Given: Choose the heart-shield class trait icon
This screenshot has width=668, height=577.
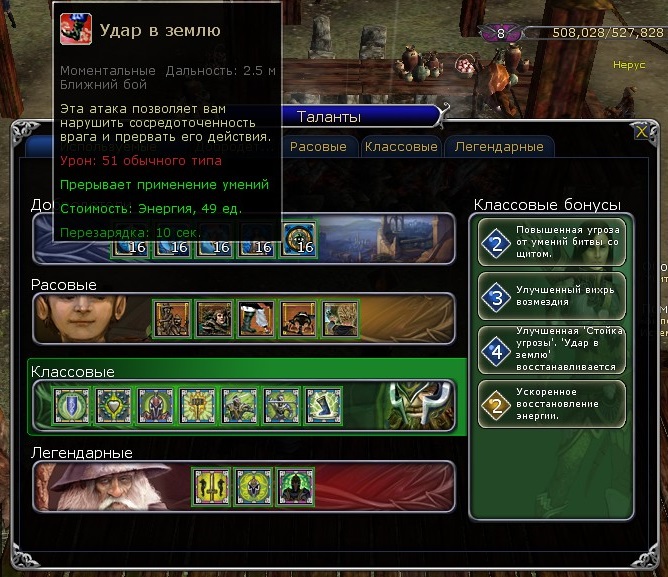Looking at the screenshot, I should pyautogui.click(x=114, y=406).
